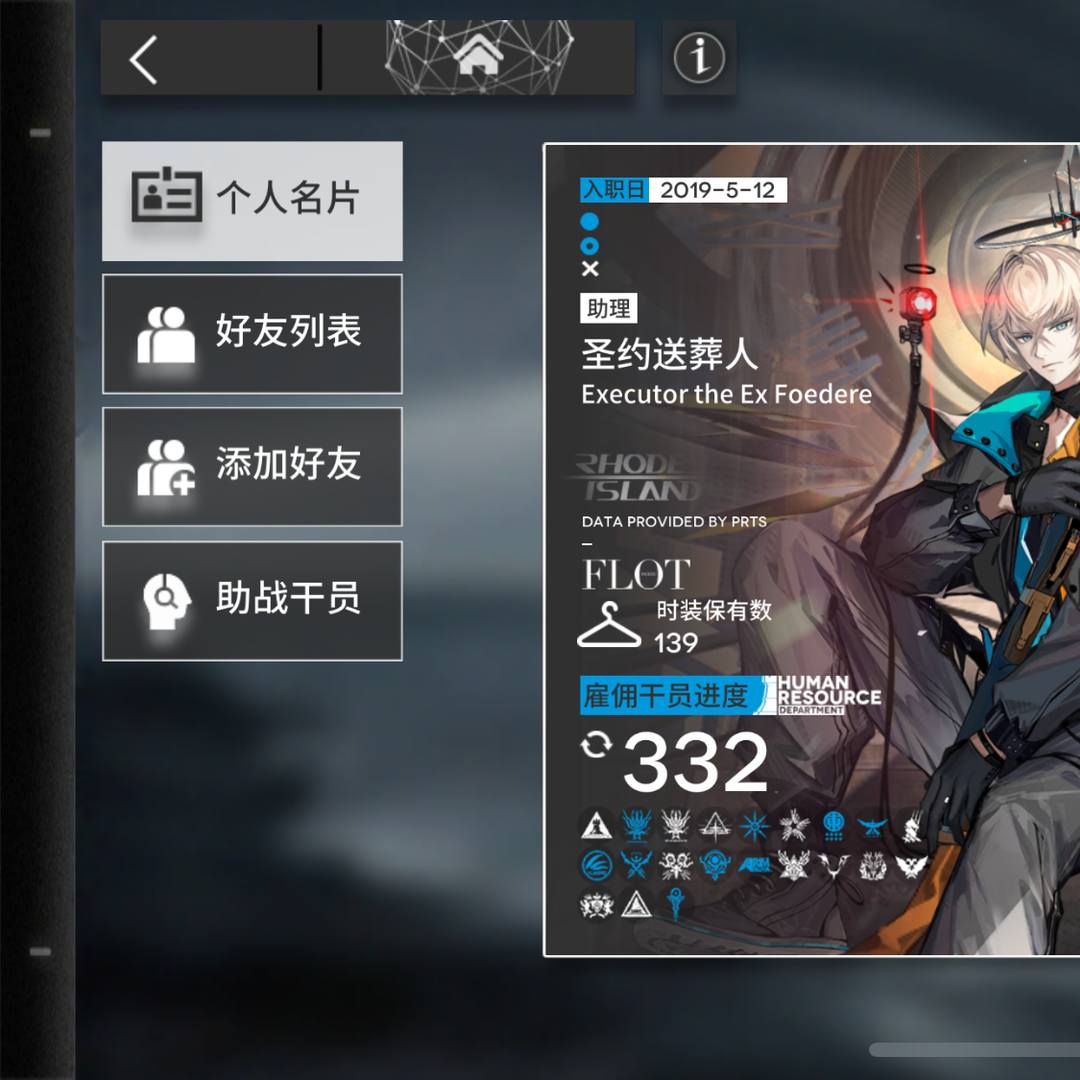Go back using the arrow button
Image resolution: width=1080 pixels, height=1080 pixels.
click(145, 59)
